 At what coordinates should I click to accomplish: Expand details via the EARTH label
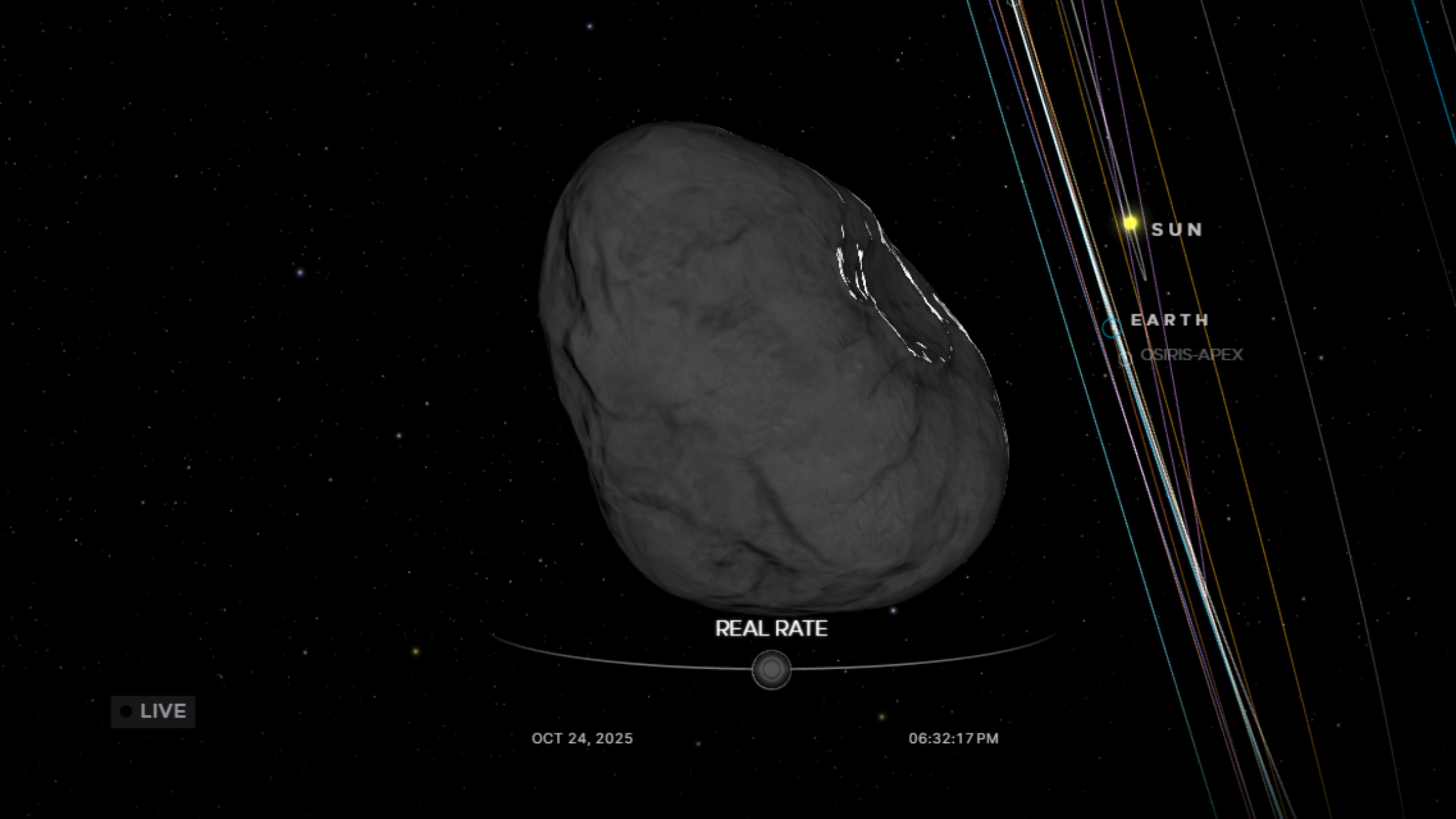(1169, 320)
